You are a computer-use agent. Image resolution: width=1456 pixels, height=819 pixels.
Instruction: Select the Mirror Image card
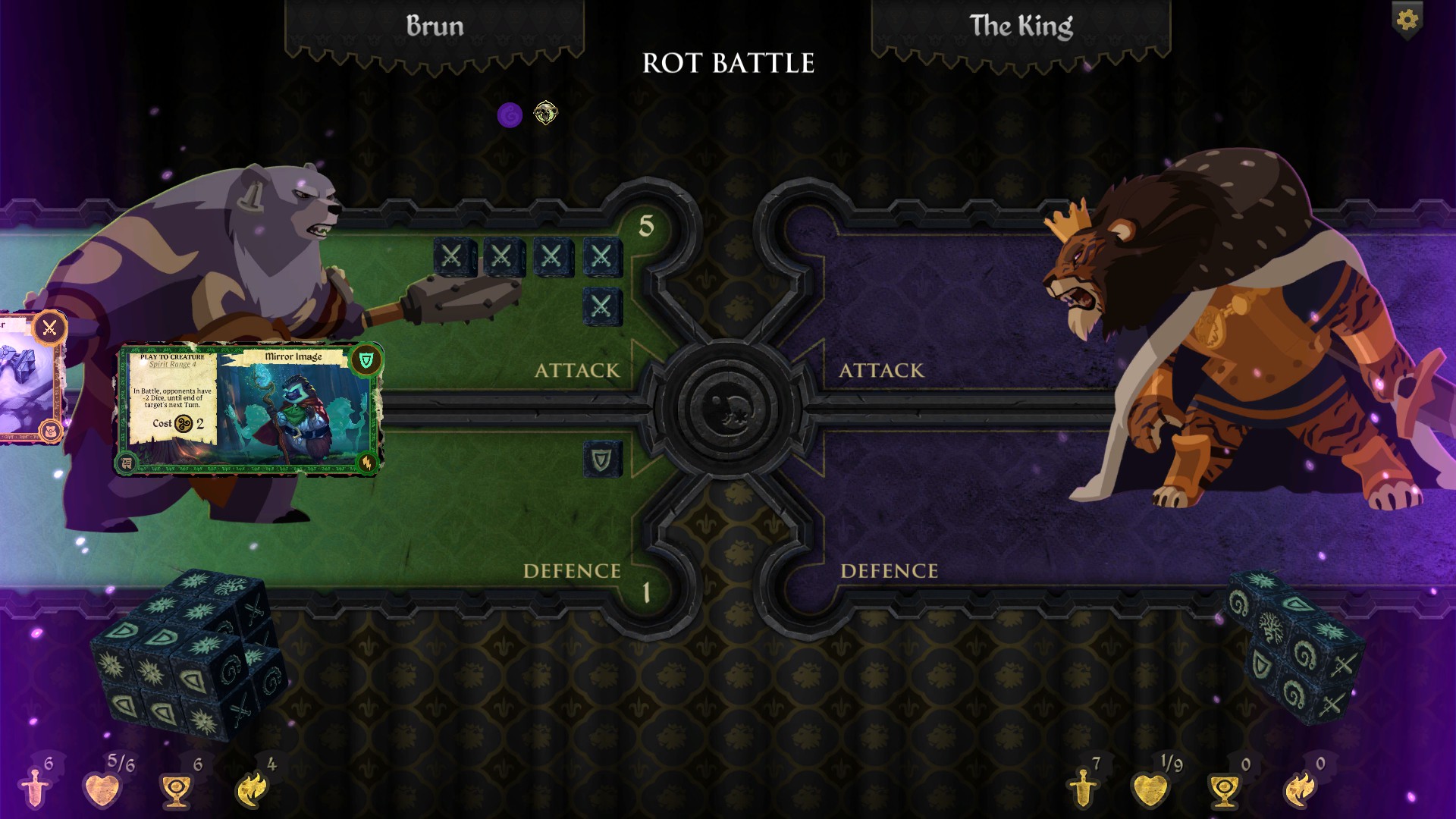(248, 409)
